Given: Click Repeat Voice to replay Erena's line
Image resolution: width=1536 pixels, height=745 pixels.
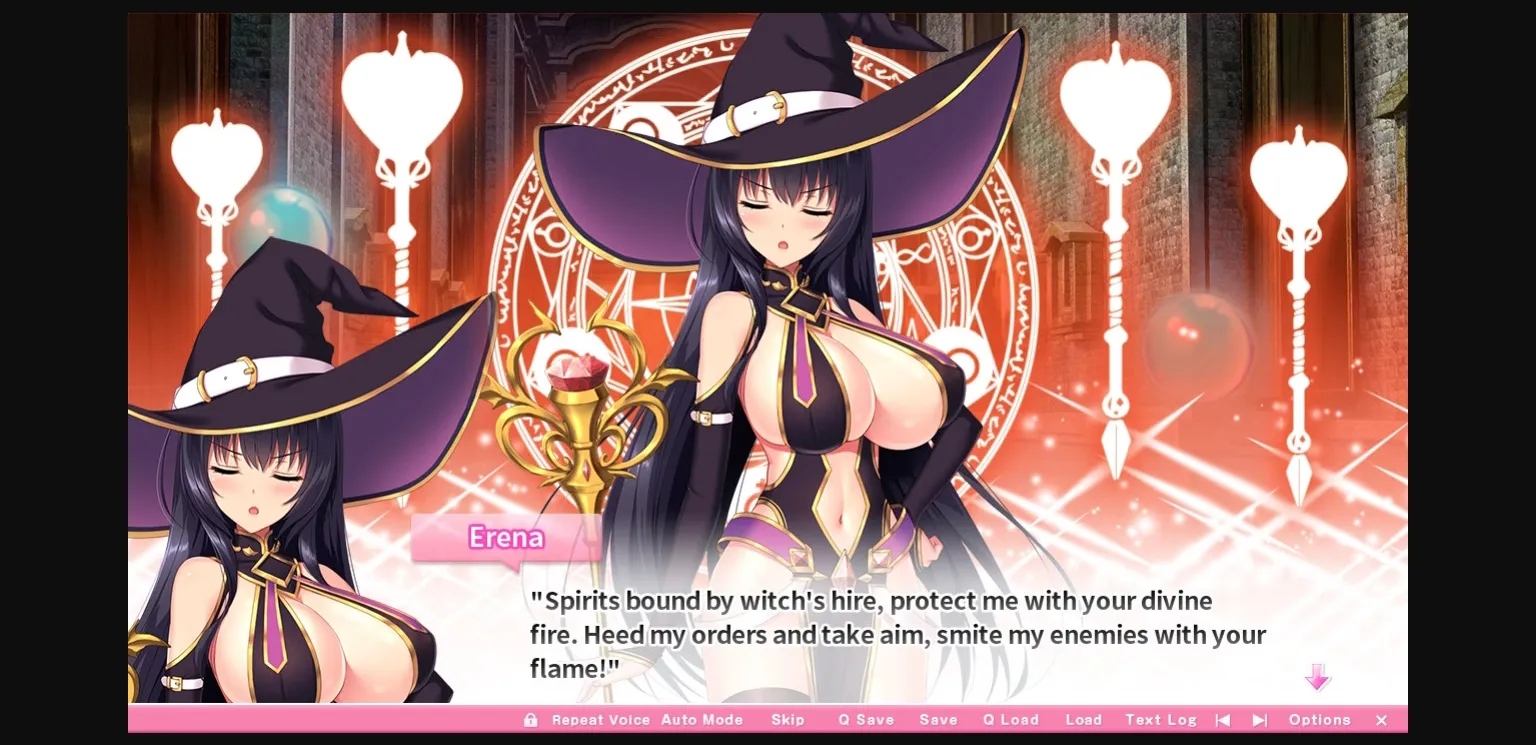Looking at the screenshot, I should coord(600,719).
